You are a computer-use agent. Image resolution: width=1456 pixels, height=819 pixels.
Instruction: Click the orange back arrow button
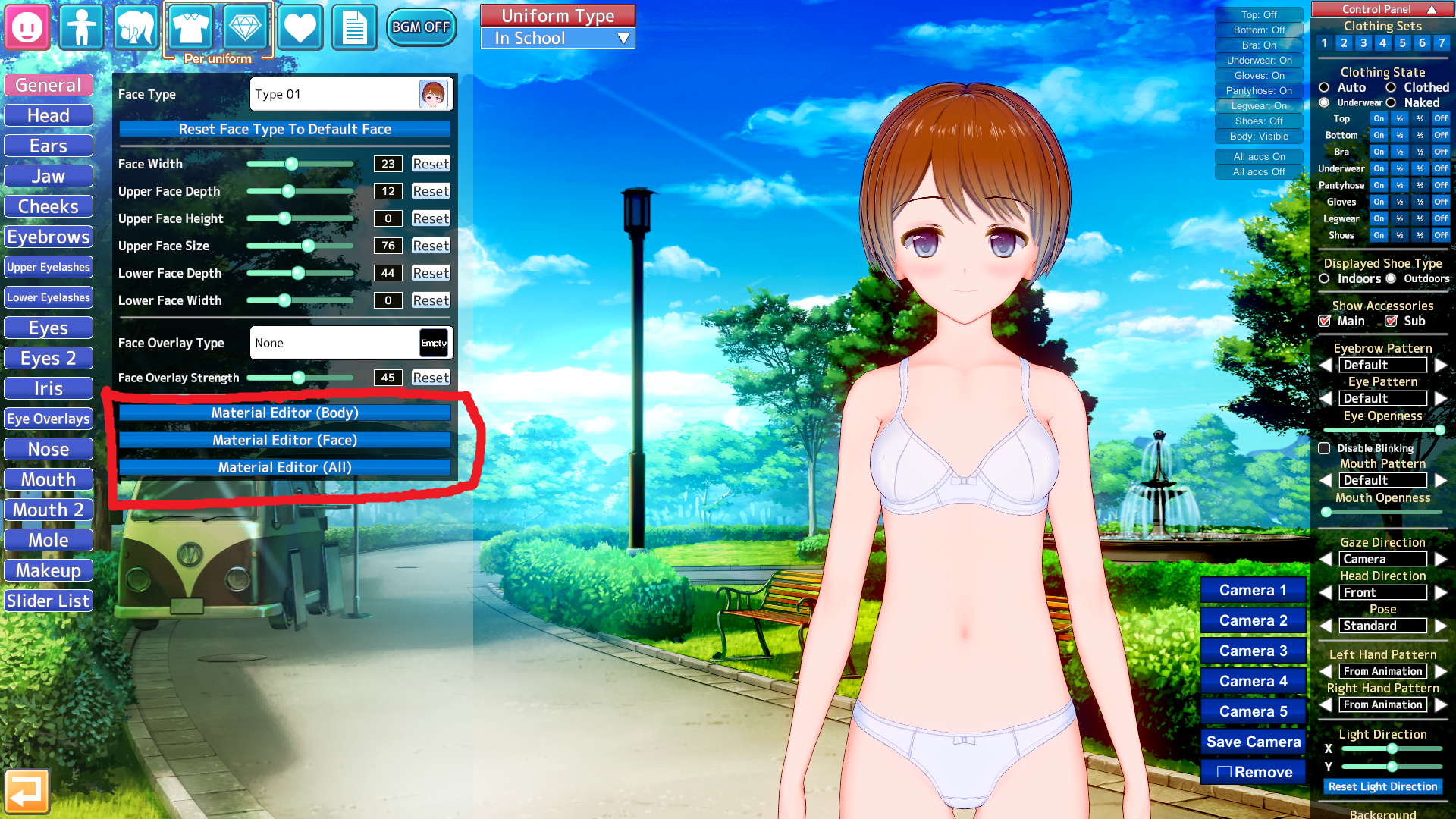(27, 792)
